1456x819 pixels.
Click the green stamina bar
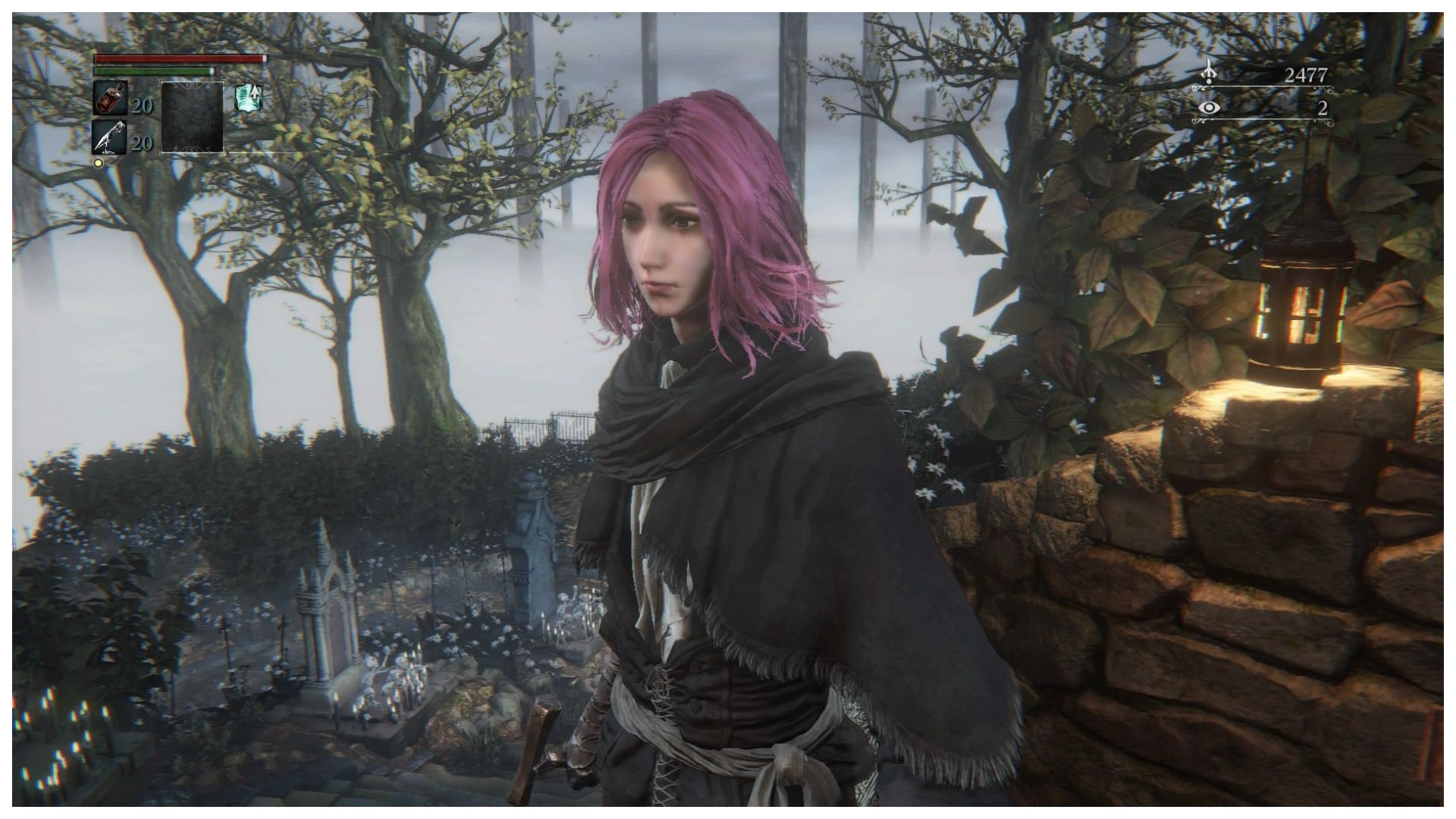[155, 71]
